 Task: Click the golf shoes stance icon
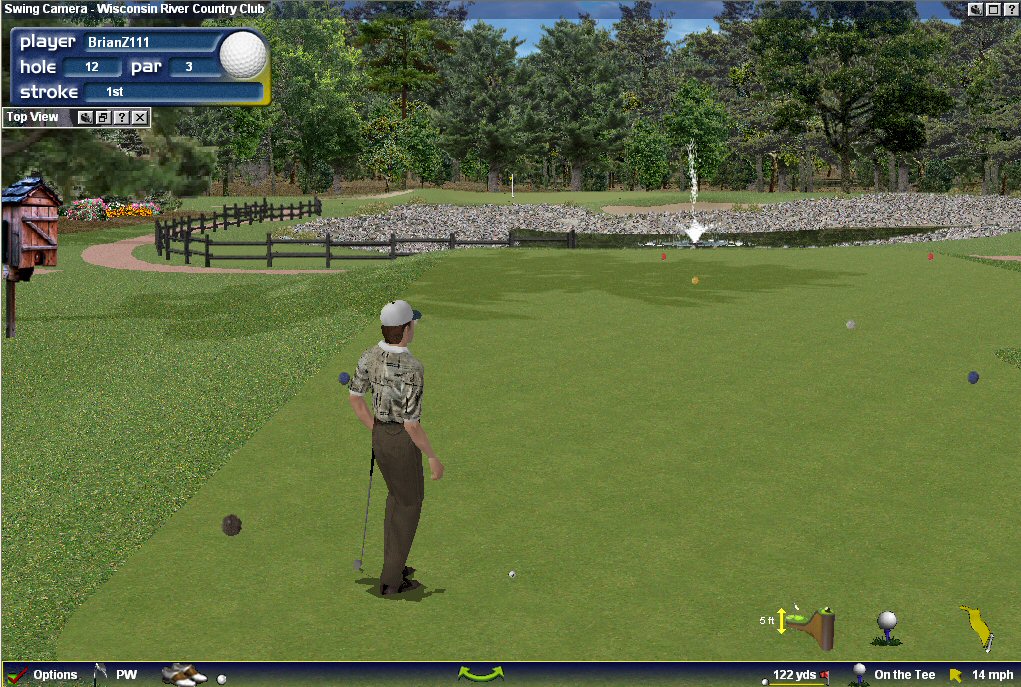click(x=183, y=675)
